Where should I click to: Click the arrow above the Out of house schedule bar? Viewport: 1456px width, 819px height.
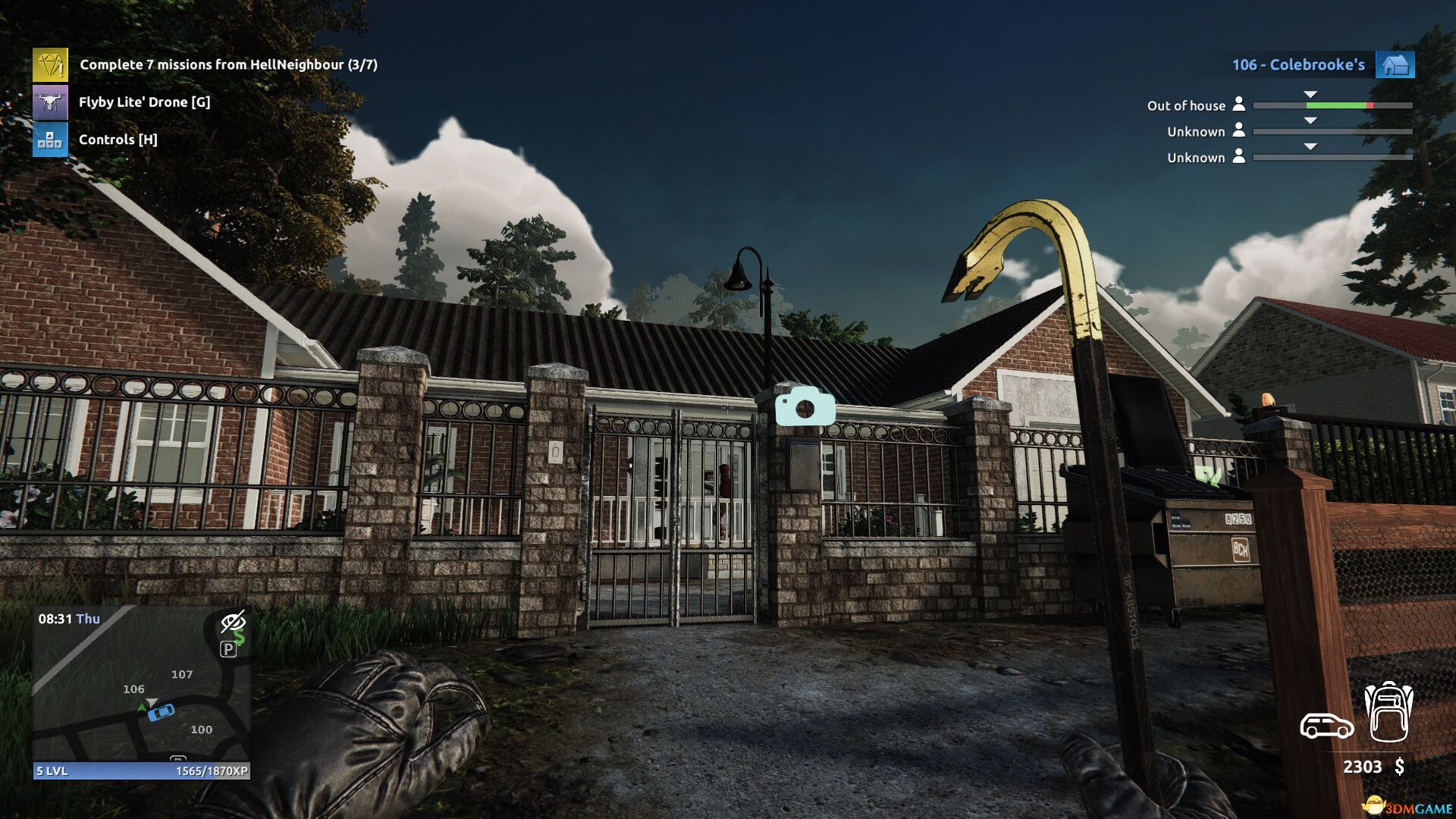1310,93
